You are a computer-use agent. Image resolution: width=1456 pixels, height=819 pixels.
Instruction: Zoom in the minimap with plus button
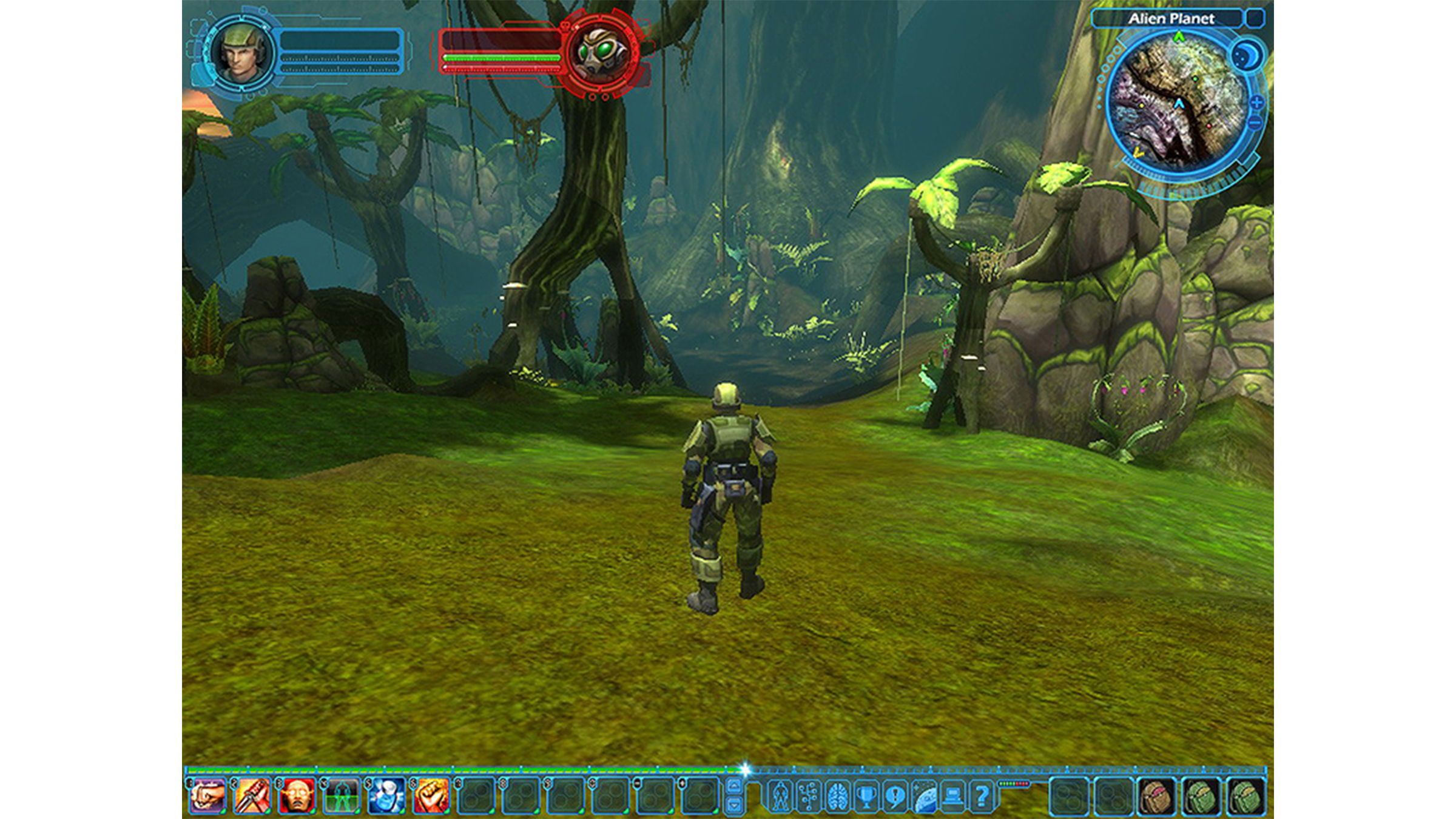[1256, 103]
